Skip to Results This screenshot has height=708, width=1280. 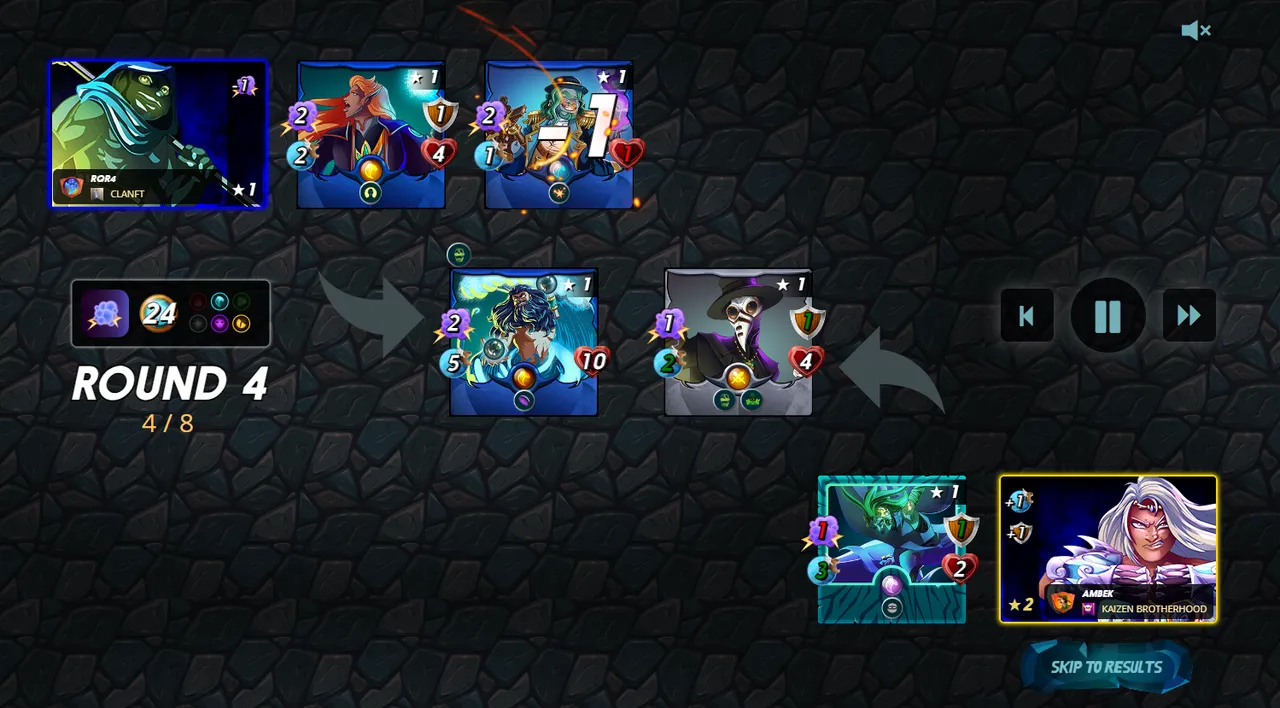tap(1106, 667)
